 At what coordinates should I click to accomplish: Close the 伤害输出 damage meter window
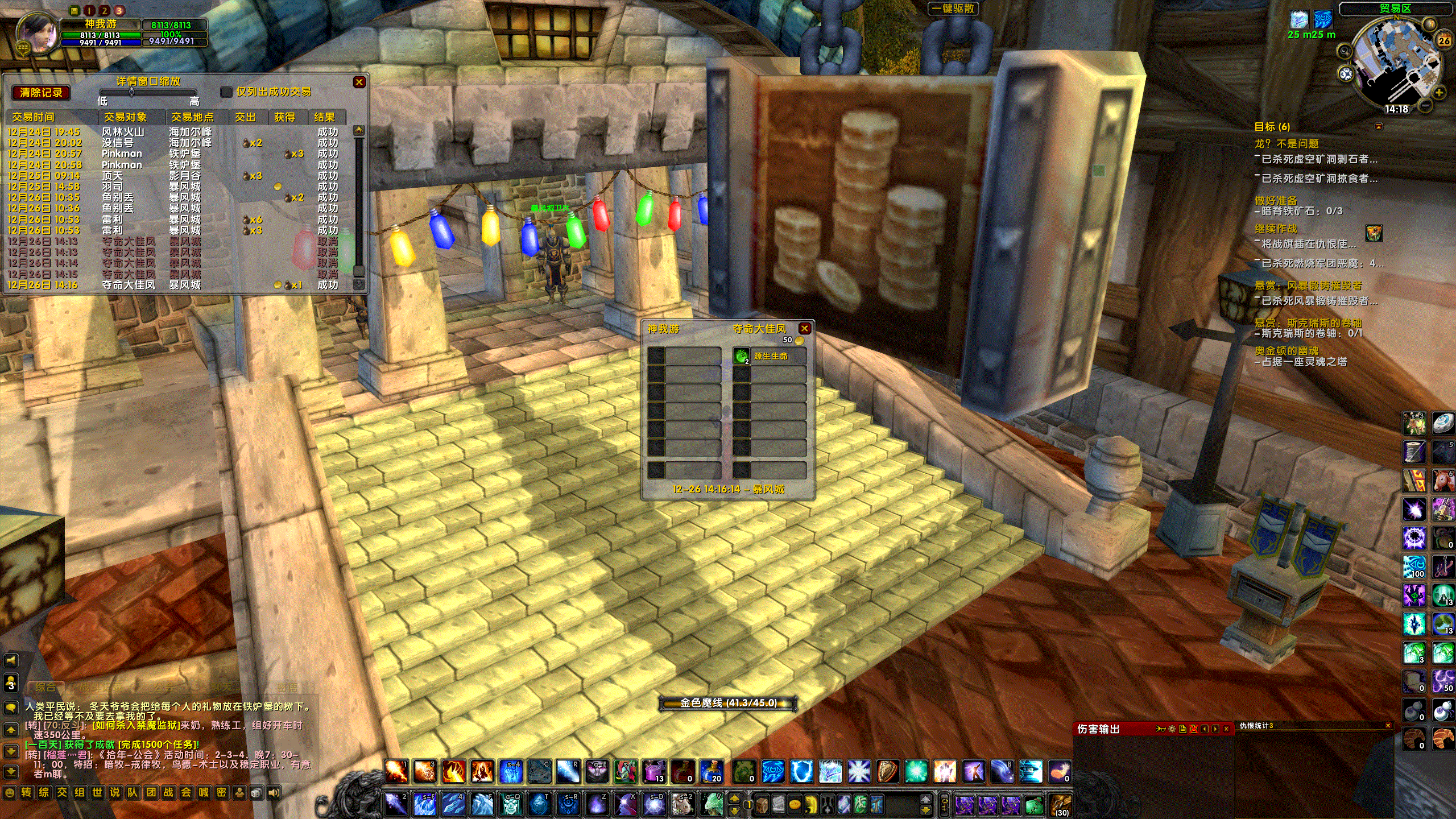click(x=1226, y=729)
